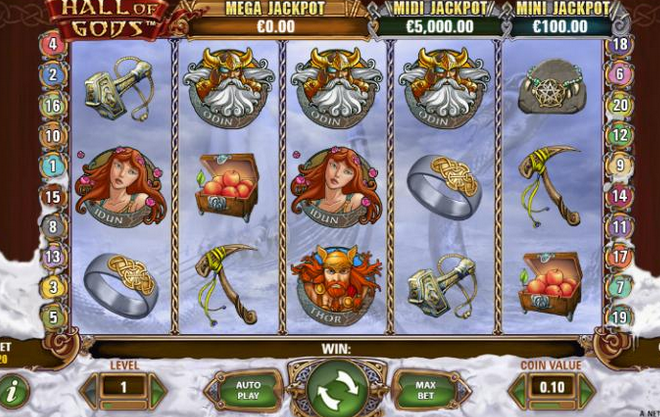
Task: Increase the bet level
Action: (158, 387)
